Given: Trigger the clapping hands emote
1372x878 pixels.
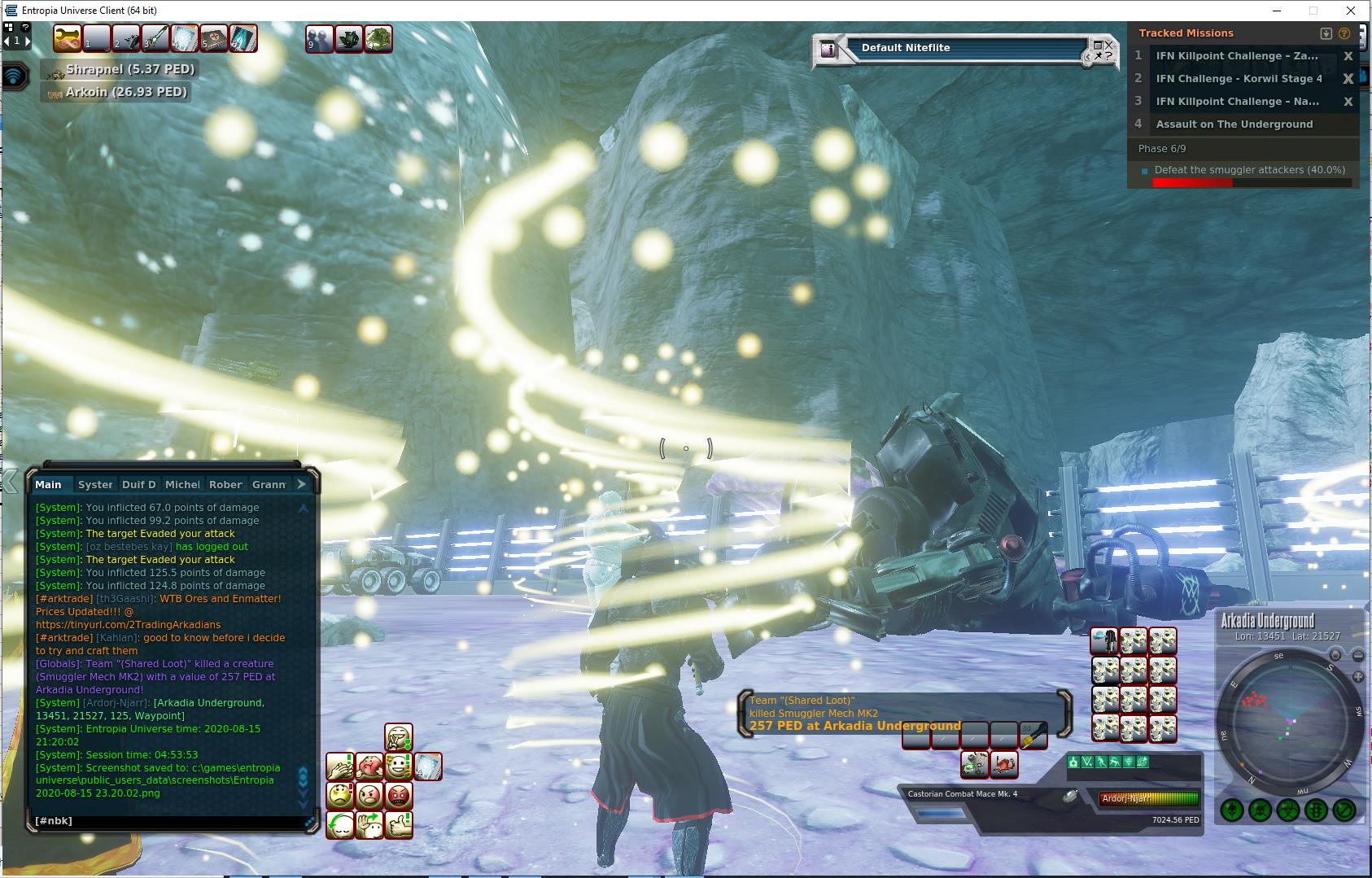Looking at the screenshot, I should tap(339, 767).
